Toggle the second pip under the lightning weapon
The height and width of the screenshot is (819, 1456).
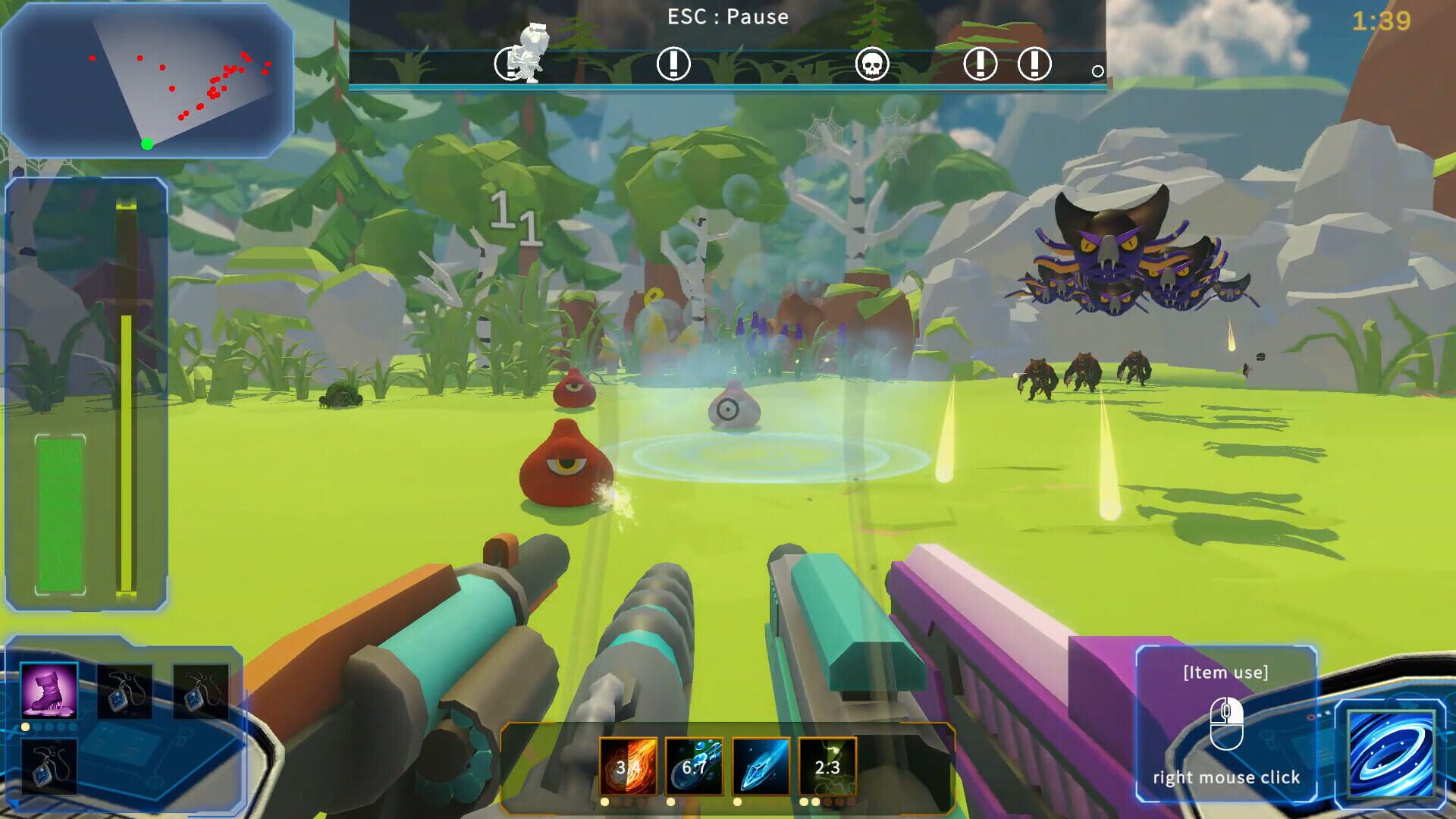tap(814, 802)
